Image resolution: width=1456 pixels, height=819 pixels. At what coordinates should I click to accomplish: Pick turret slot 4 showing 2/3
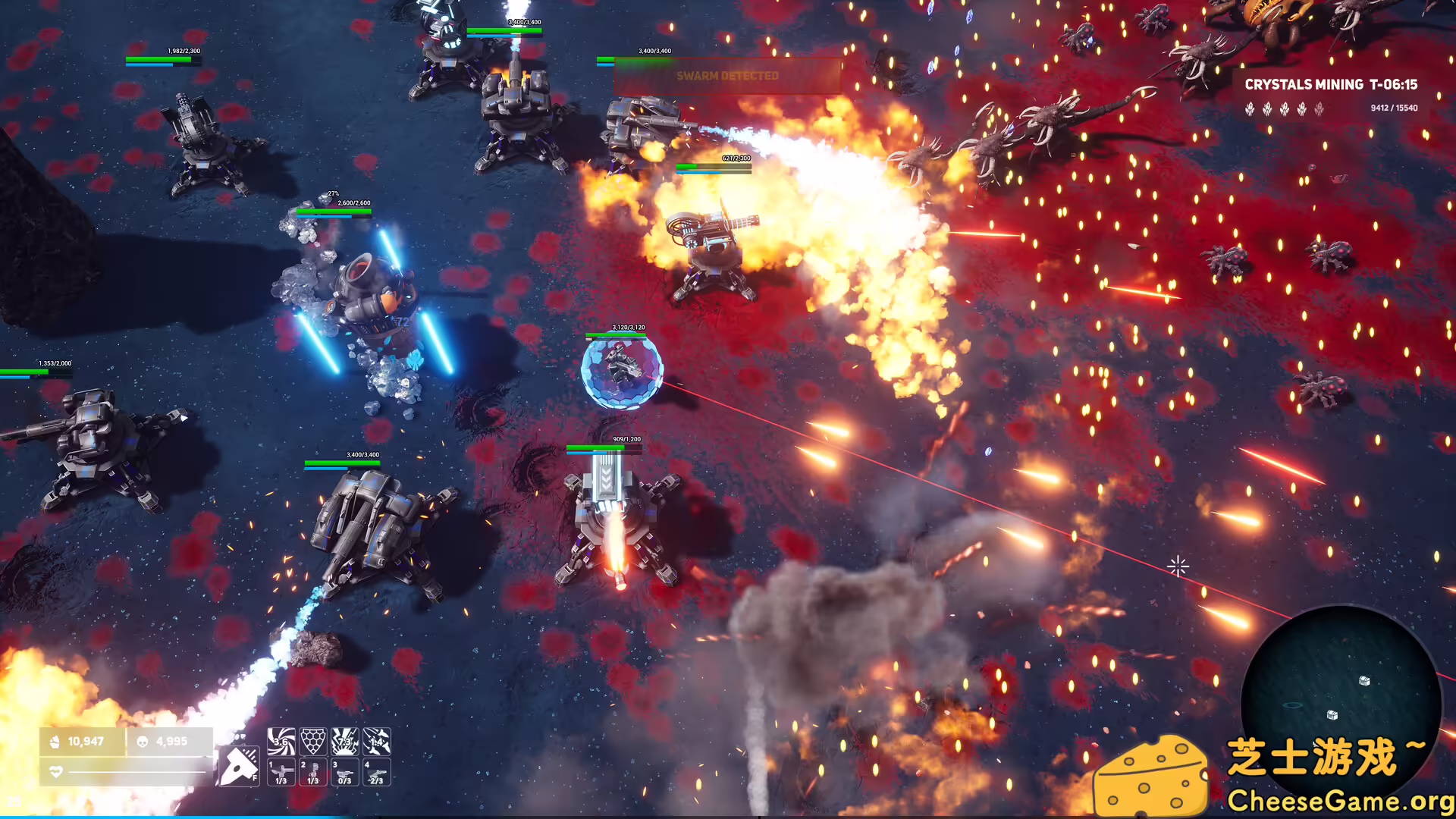(377, 772)
